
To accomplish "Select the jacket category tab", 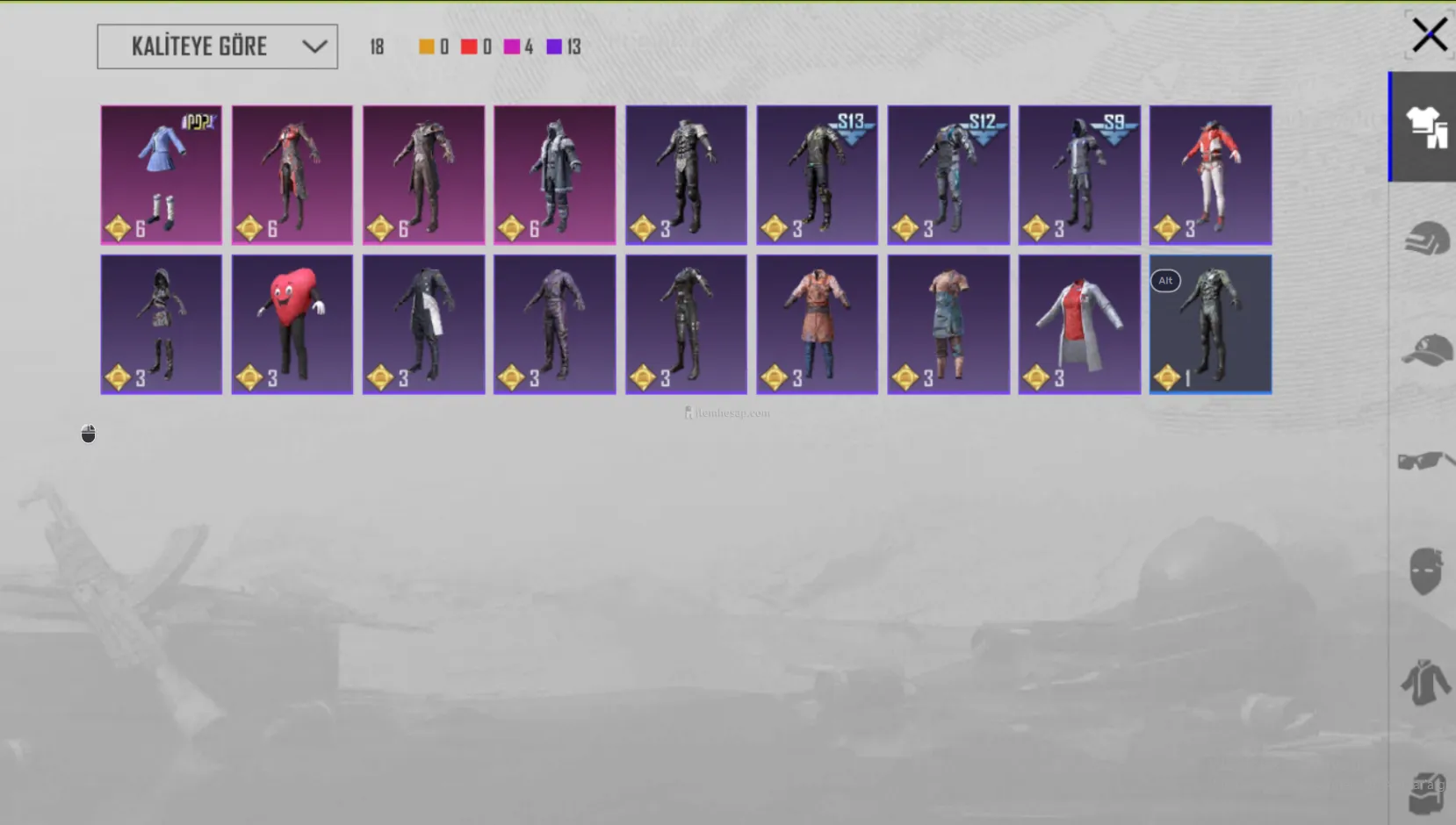I will click(1424, 682).
